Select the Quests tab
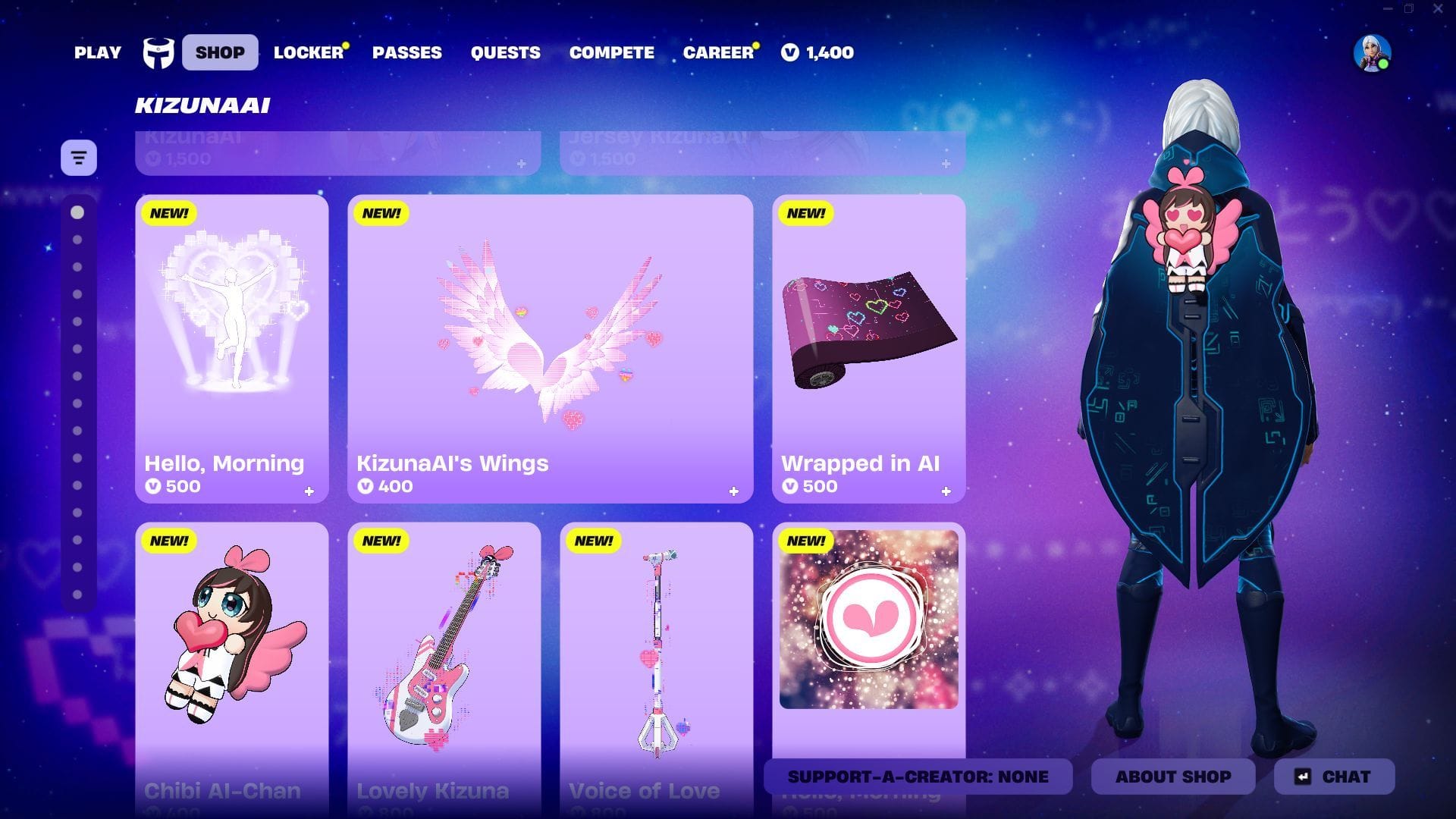Screen dimensions: 1456x819 click(x=505, y=52)
